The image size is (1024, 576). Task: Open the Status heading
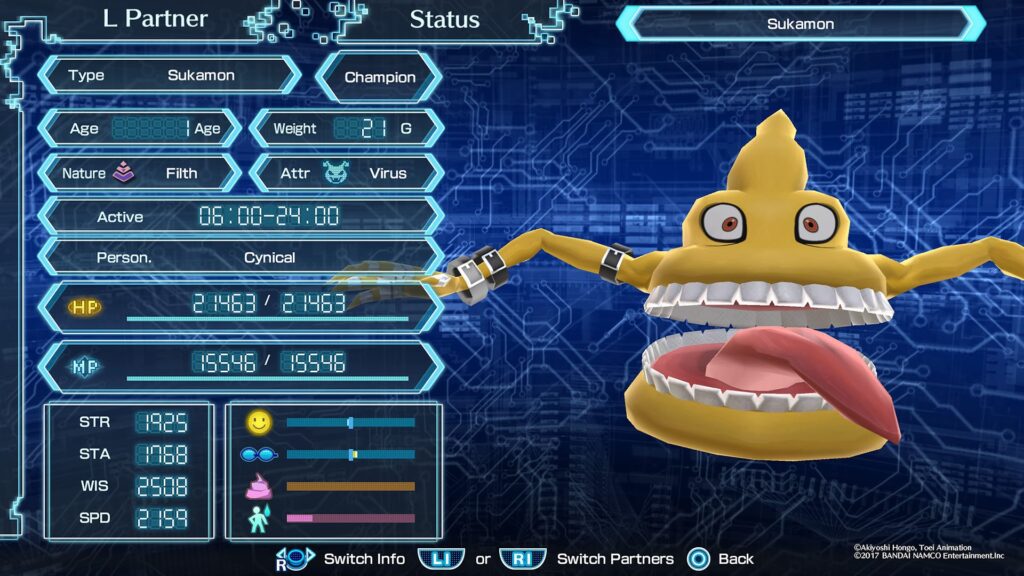(x=444, y=19)
